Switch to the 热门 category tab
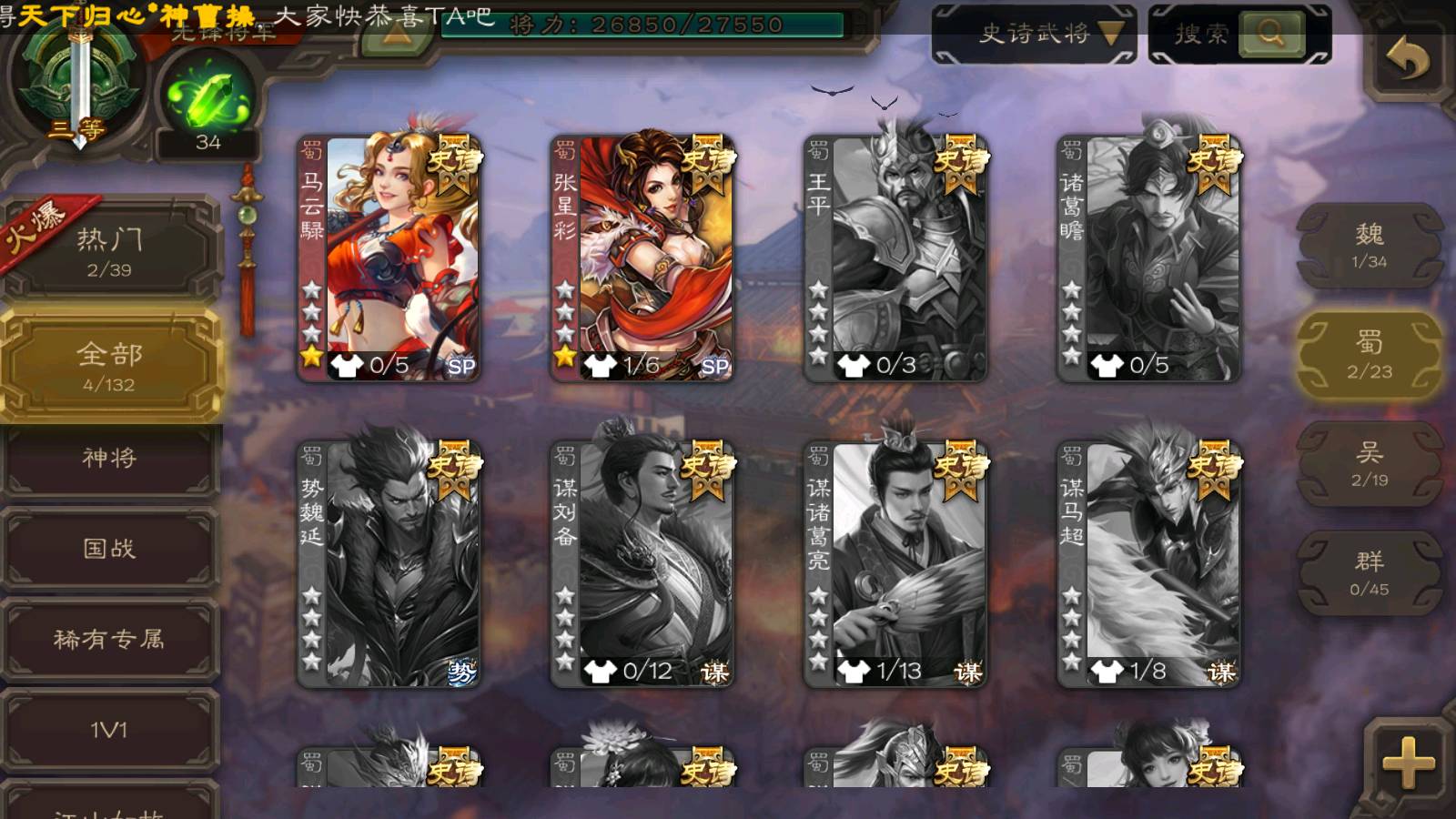This screenshot has width=1456, height=819. pos(109,251)
